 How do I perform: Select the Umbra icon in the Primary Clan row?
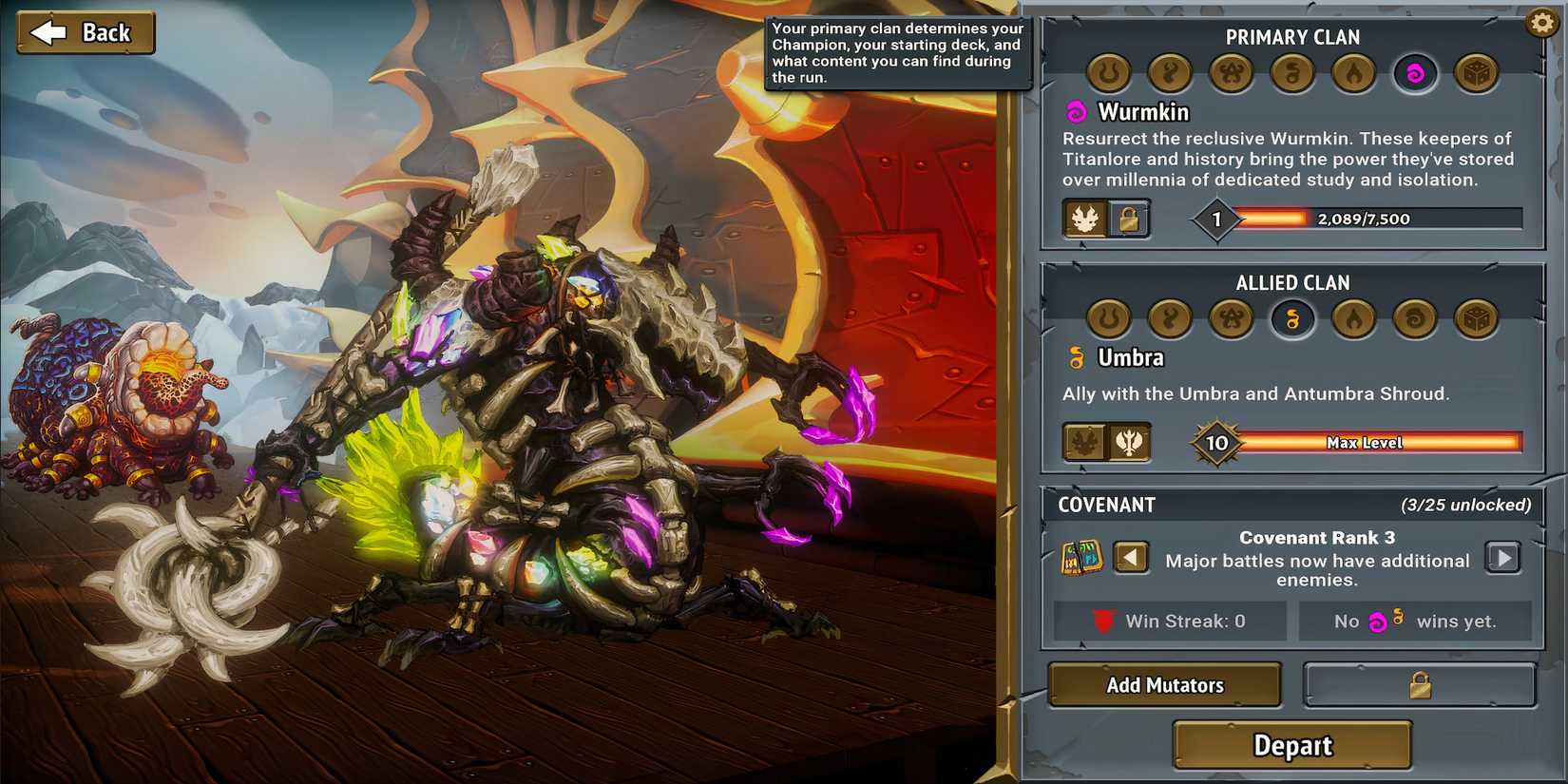[1292, 74]
